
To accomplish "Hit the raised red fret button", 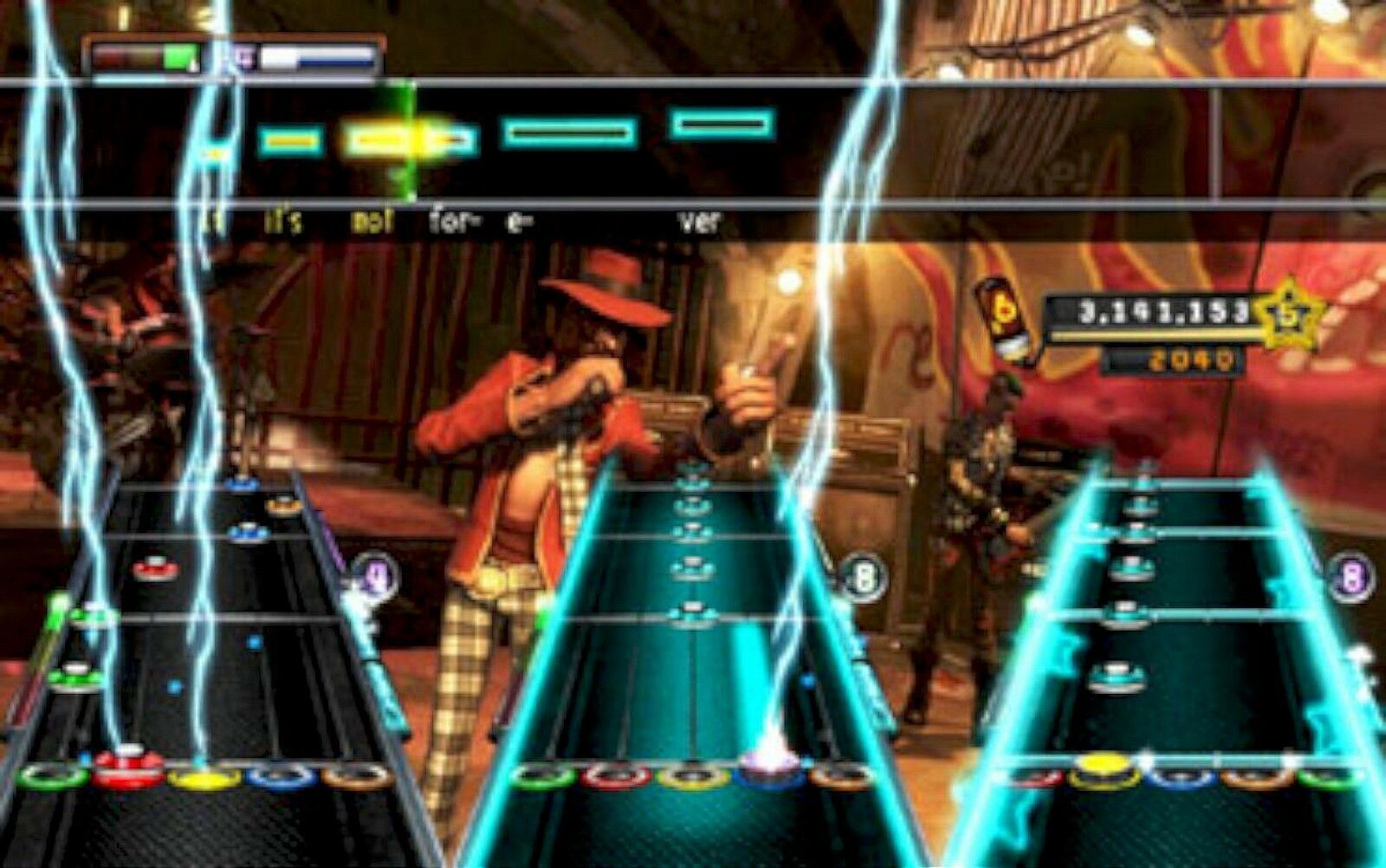I will tap(129, 765).
